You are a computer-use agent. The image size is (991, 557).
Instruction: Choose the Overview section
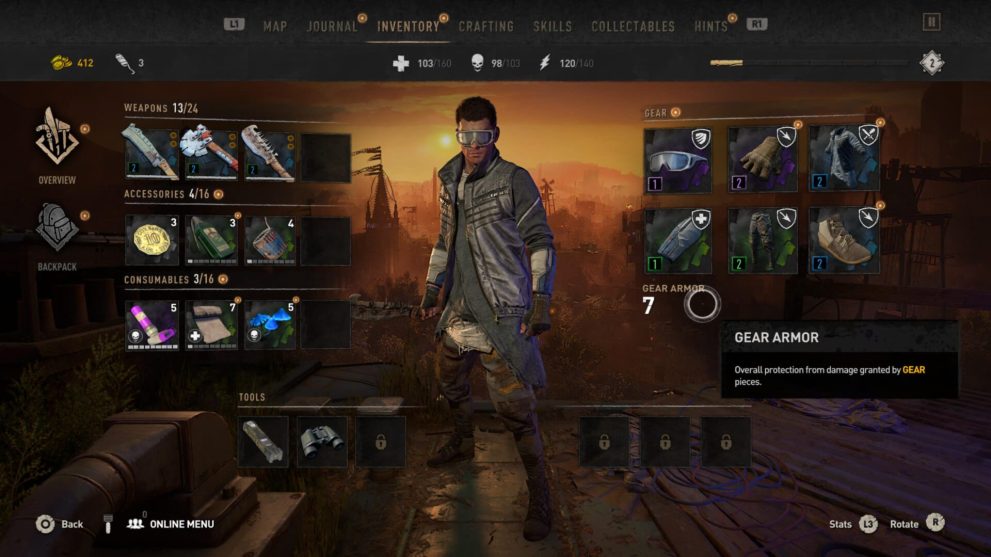point(57,147)
